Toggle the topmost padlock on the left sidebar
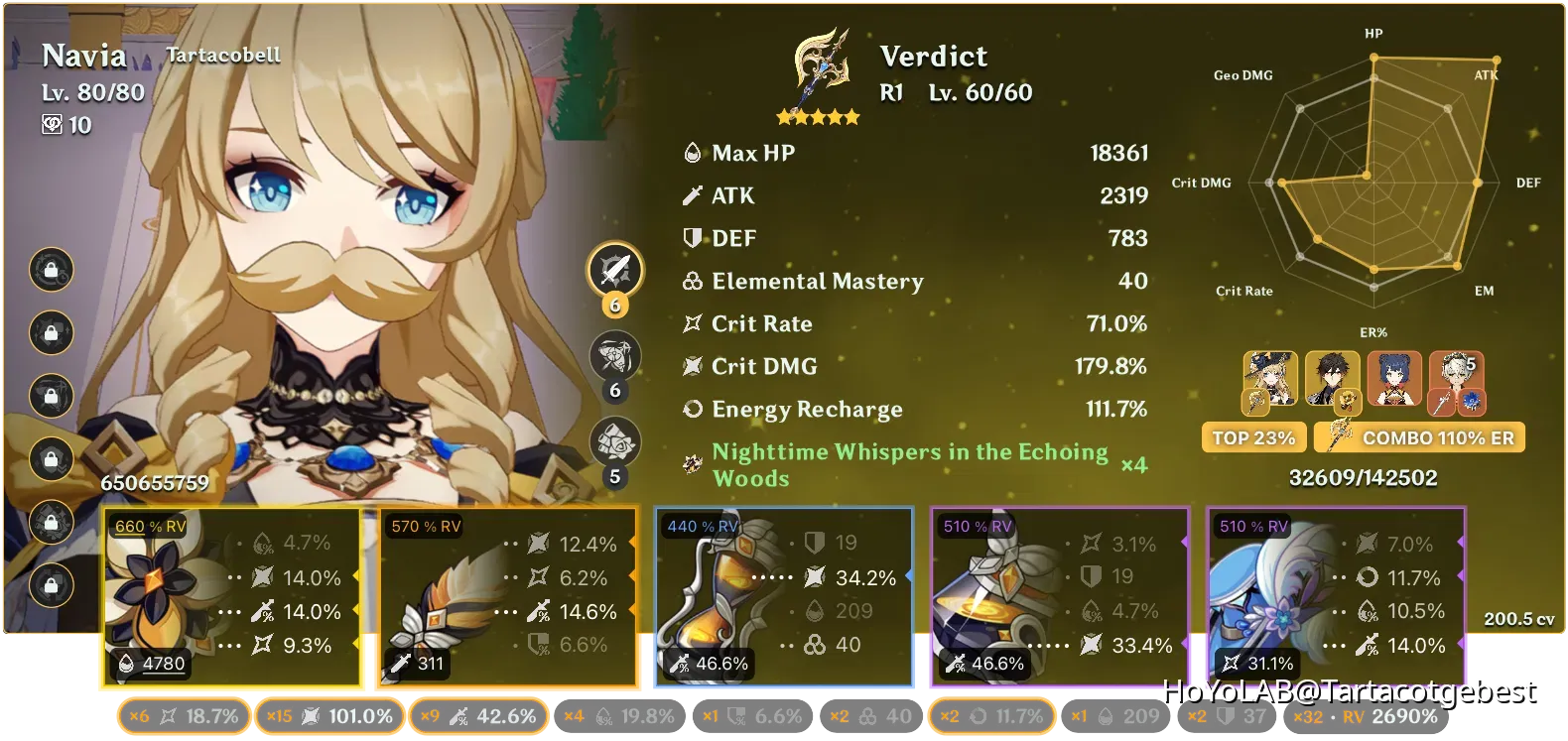This screenshot has width=1568, height=741. (x=52, y=271)
